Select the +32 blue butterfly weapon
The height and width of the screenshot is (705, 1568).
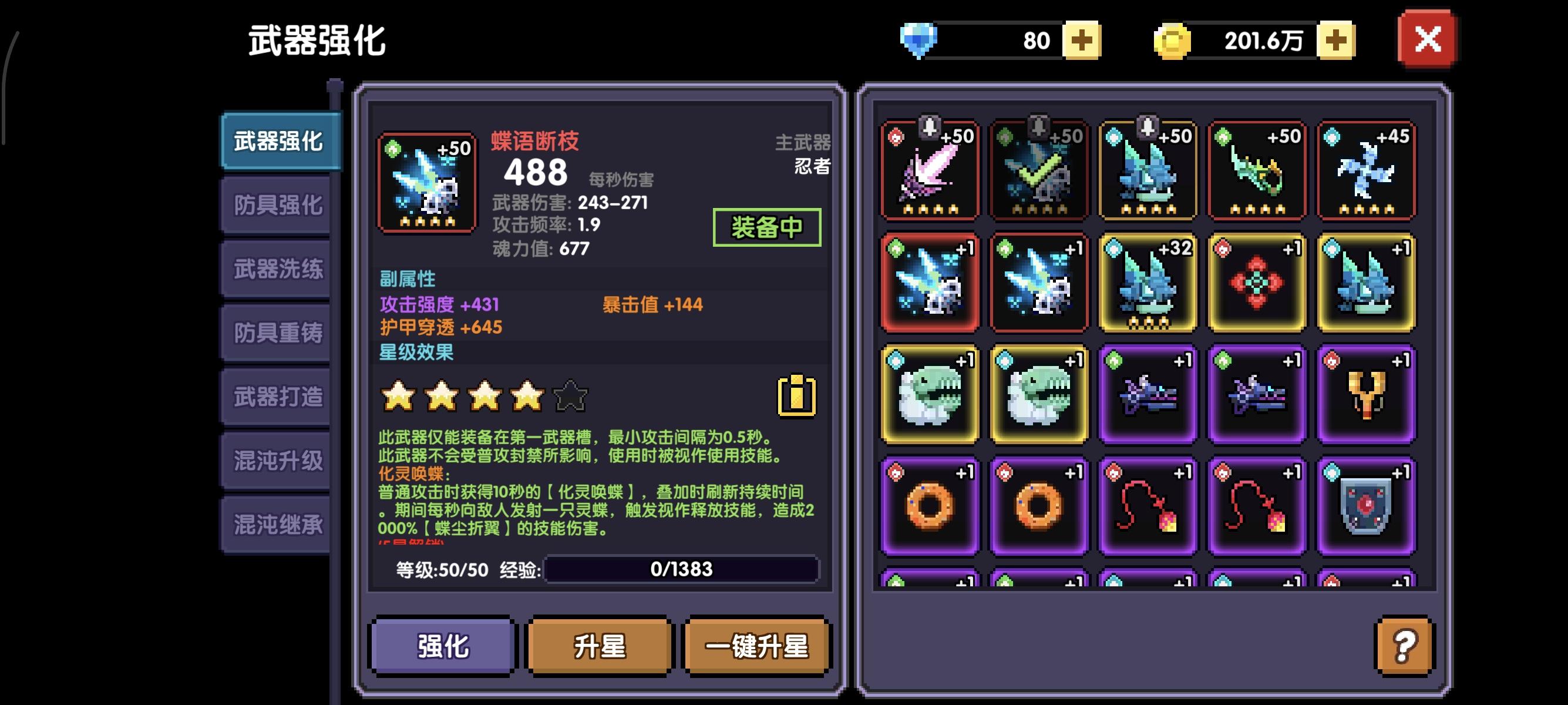[1148, 283]
